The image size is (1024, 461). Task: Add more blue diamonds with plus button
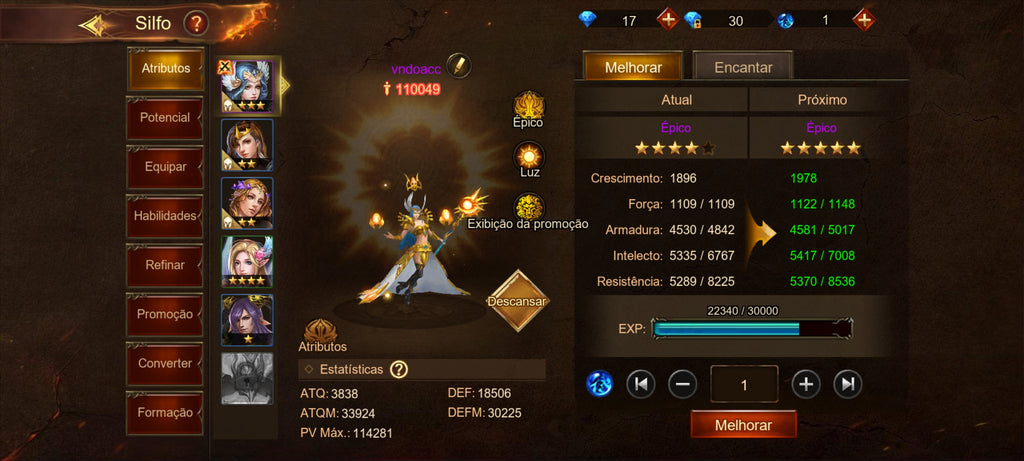point(667,19)
